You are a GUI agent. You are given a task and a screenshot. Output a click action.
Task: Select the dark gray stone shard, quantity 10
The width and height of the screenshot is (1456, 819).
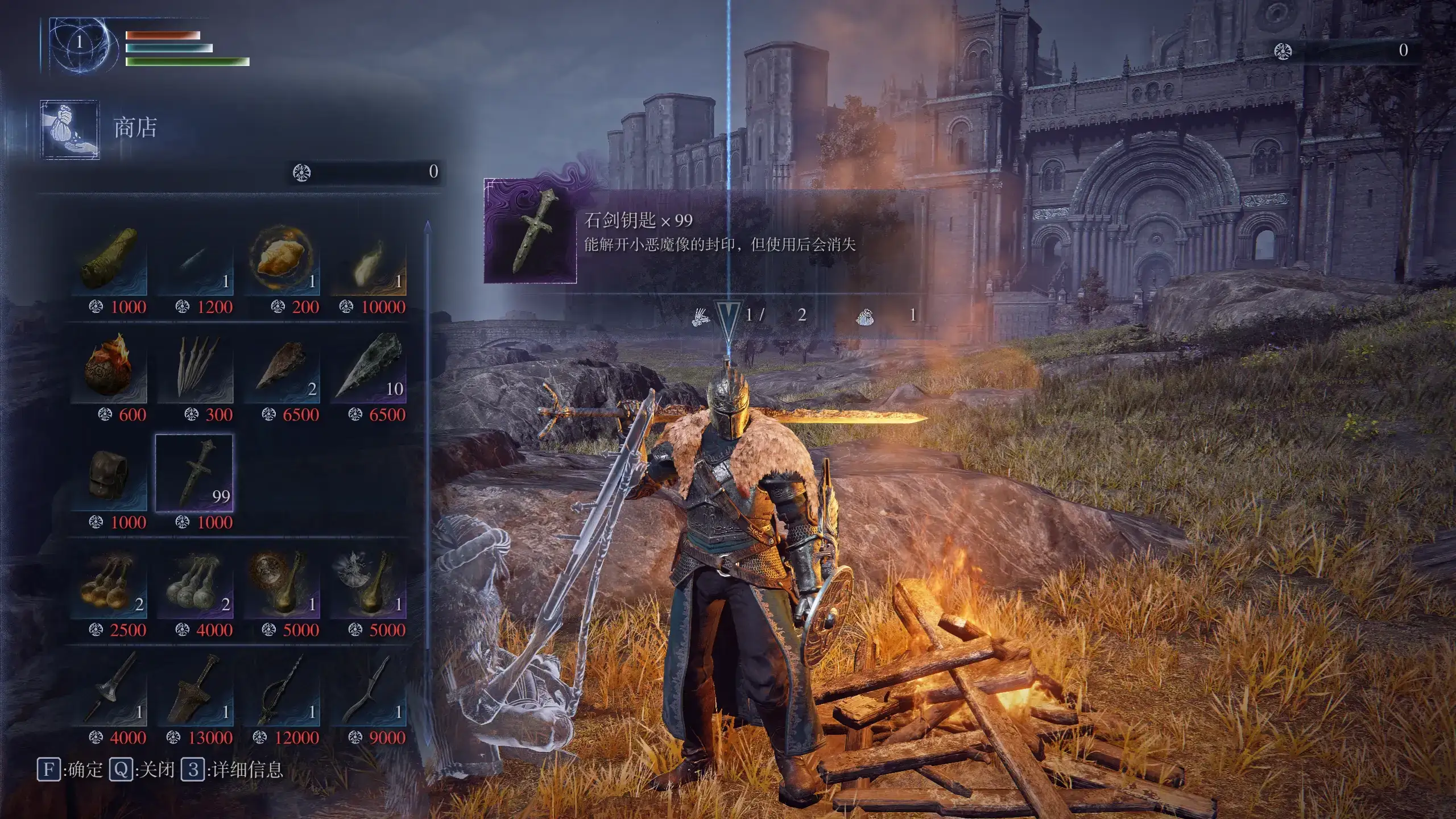pyautogui.click(x=368, y=367)
